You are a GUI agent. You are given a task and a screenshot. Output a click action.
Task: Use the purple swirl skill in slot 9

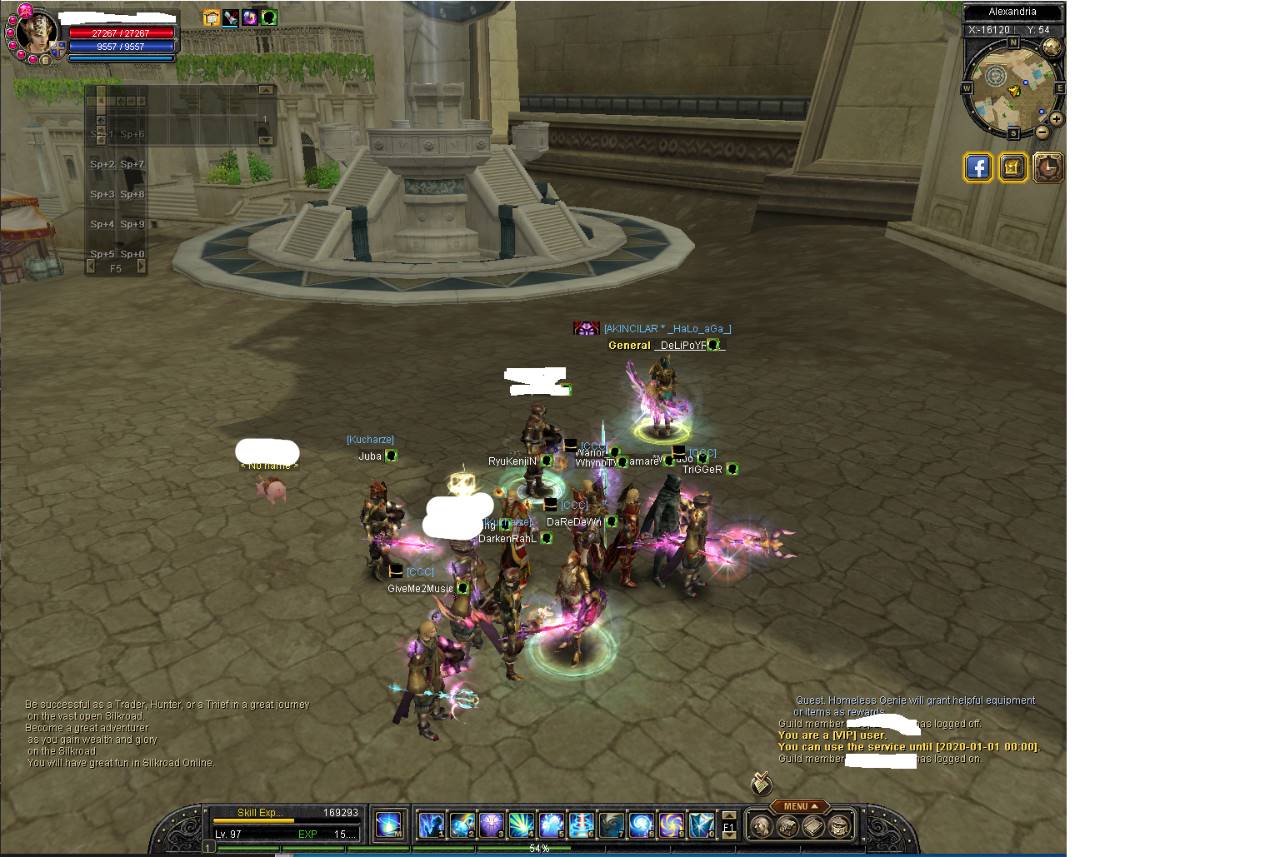tap(671, 825)
